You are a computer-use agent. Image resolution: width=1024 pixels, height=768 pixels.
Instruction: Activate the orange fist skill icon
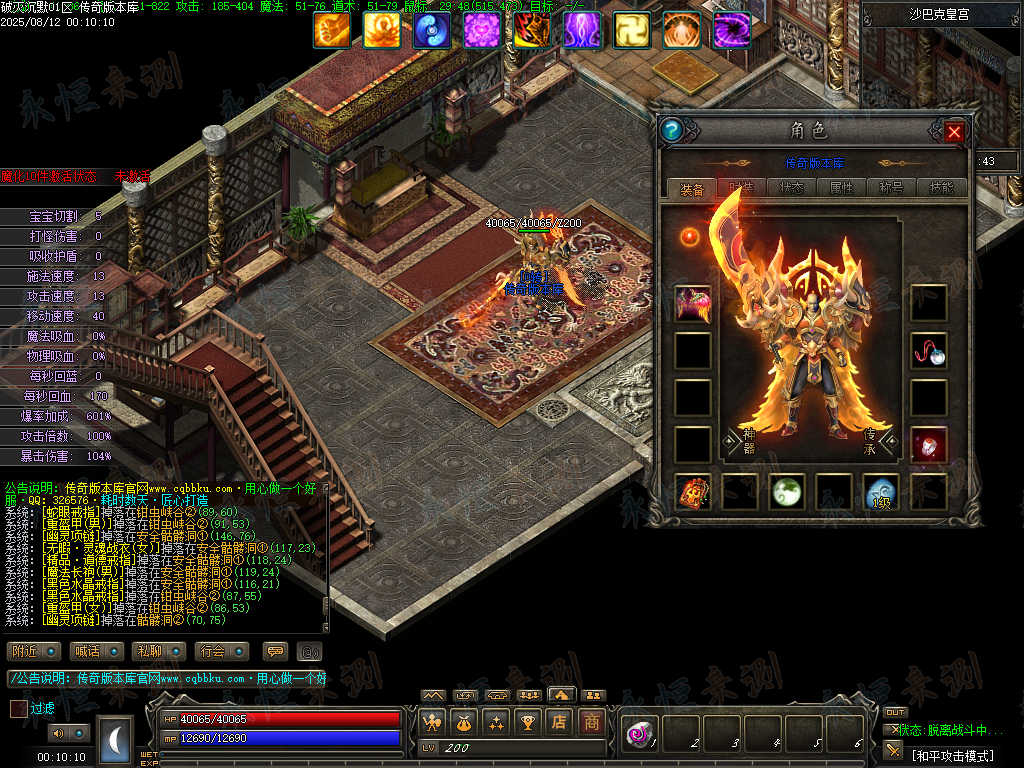(332, 30)
